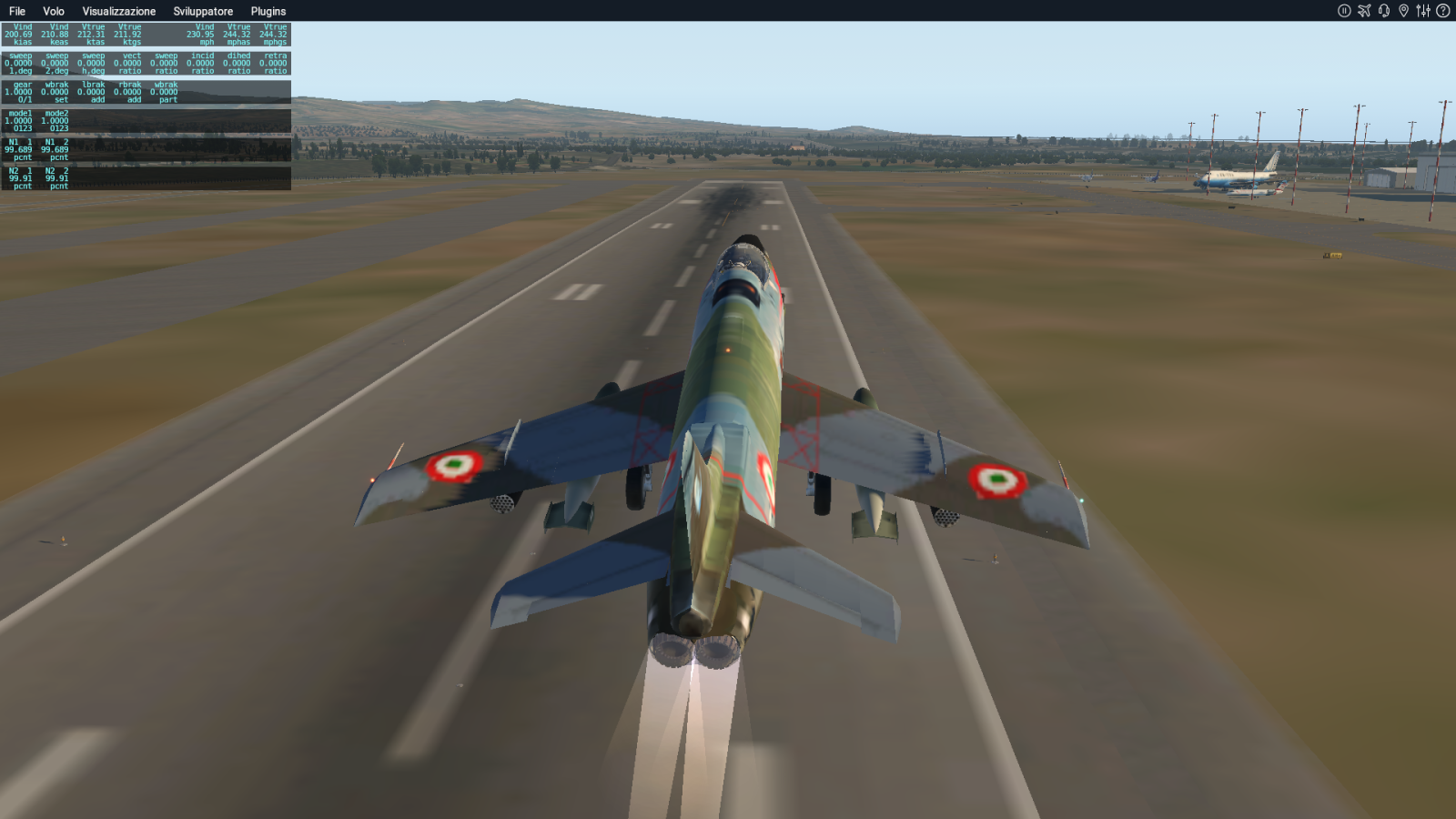1456x819 pixels.
Task: Open settings using the sliders icon
Action: pos(1423,11)
